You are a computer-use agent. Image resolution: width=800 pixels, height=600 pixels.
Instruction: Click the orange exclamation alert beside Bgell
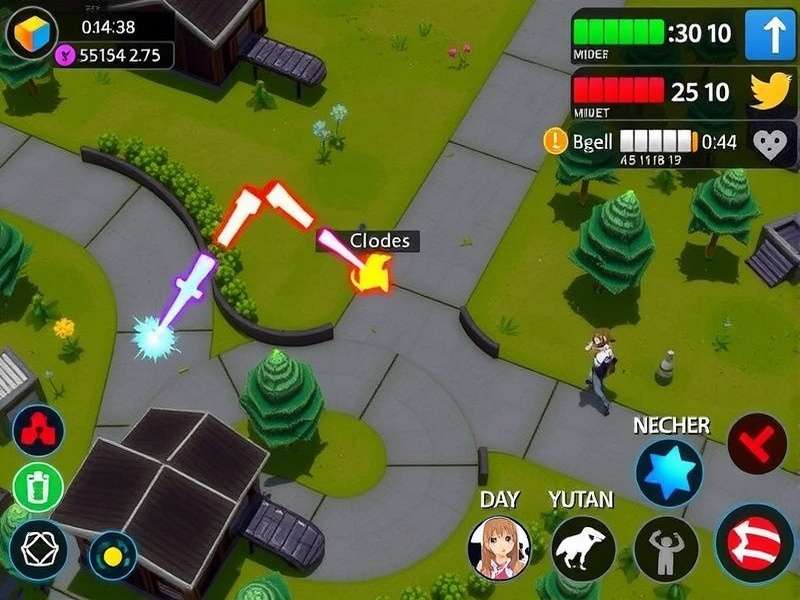click(x=555, y=142)
